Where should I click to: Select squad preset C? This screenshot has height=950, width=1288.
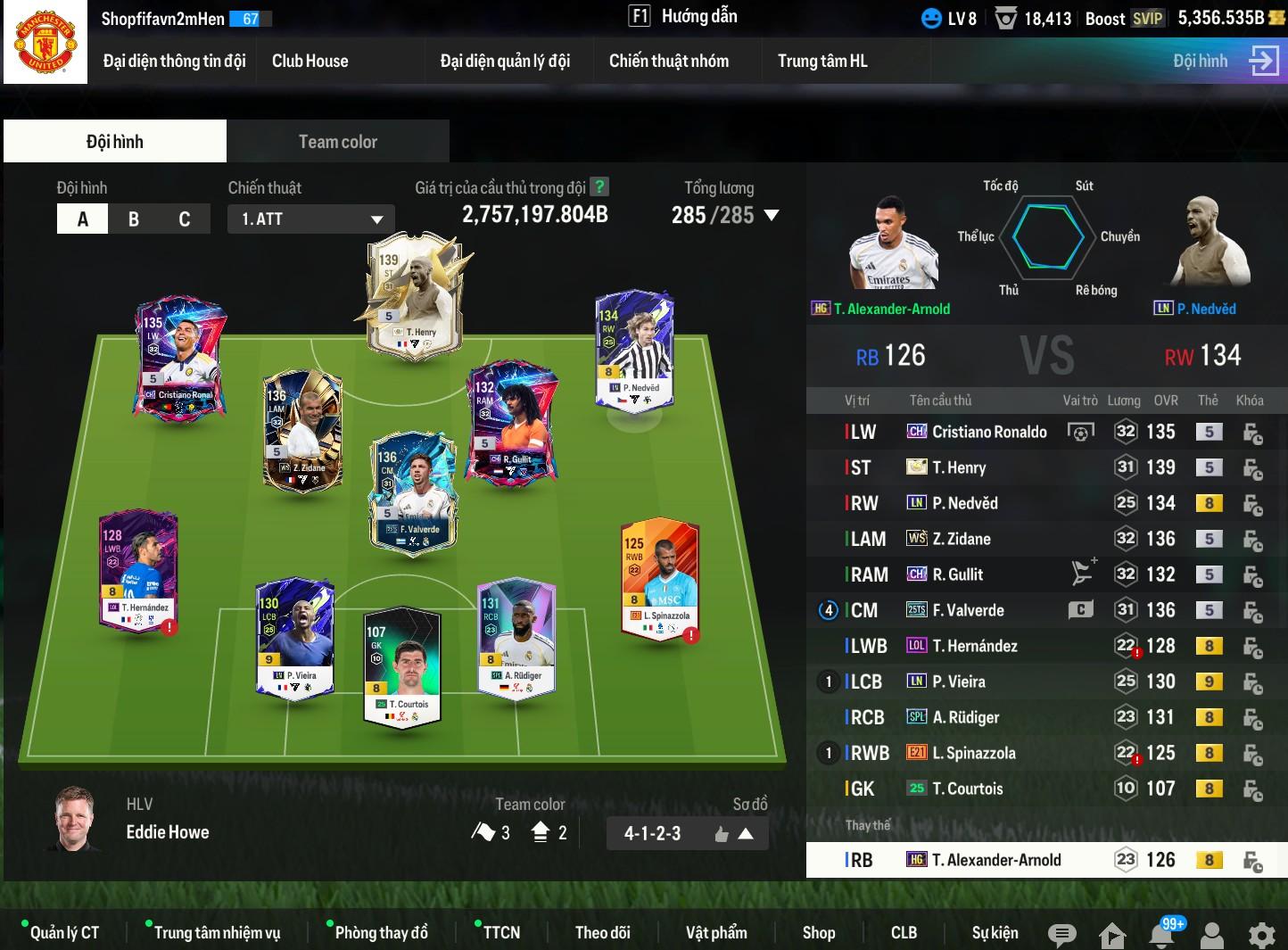coord(185,219)
